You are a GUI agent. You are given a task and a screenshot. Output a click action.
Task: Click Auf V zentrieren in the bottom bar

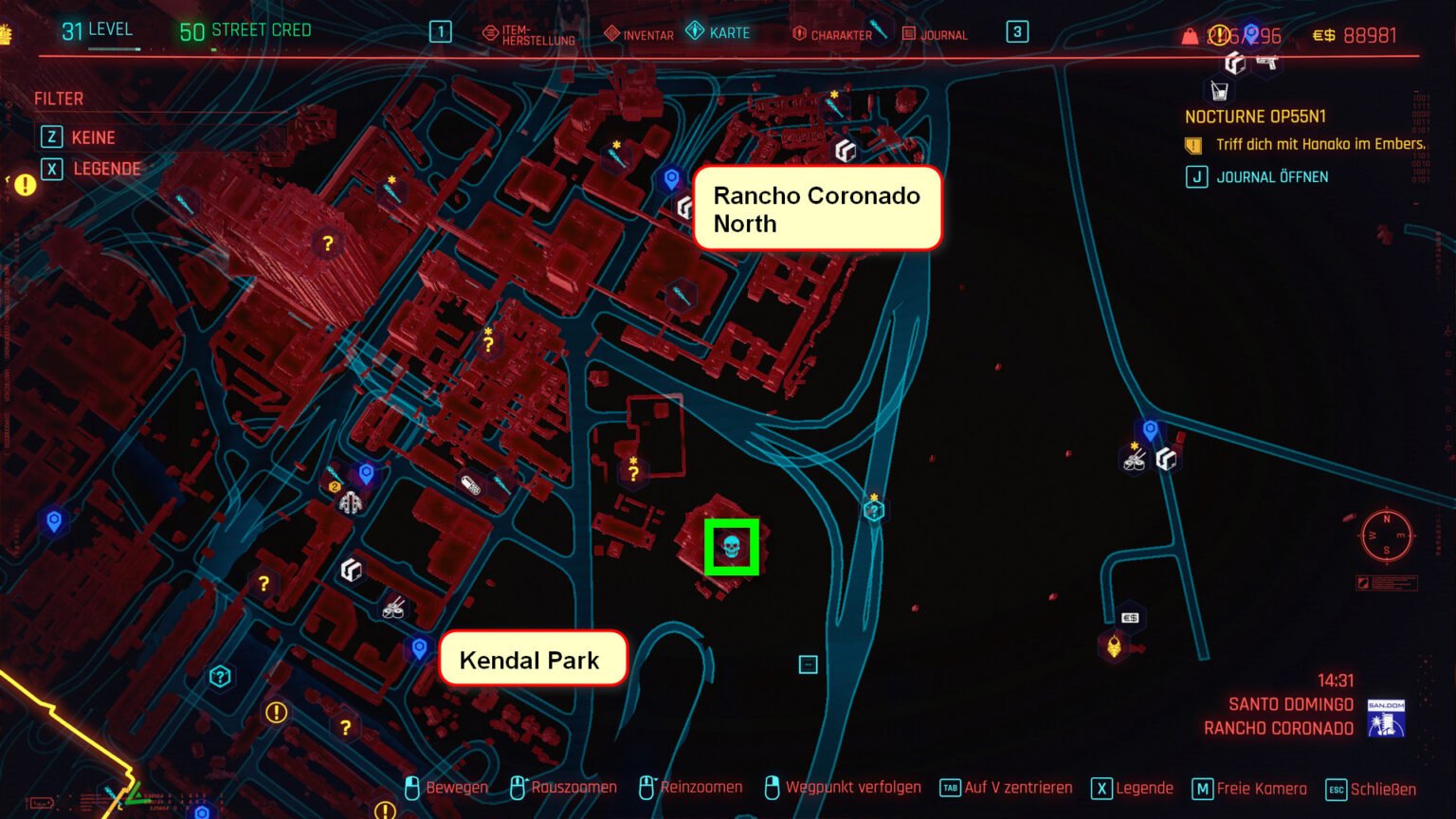[x=1017, y=788]
